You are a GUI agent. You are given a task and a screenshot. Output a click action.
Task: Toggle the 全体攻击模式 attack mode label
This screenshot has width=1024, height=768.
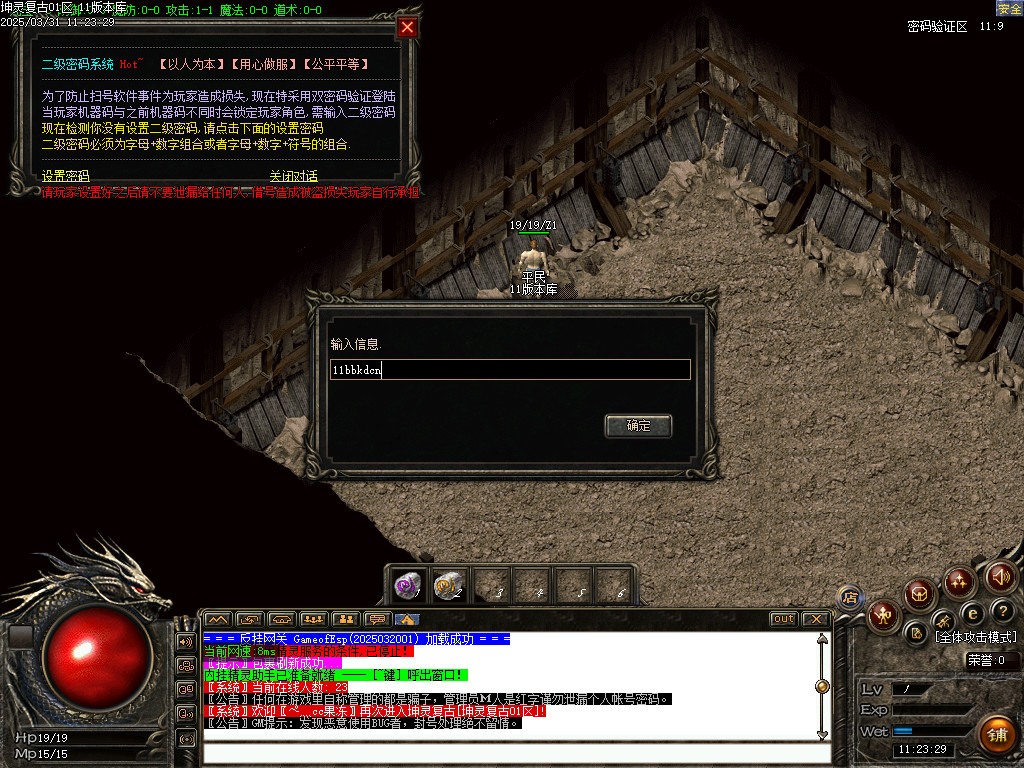point(975,637)
